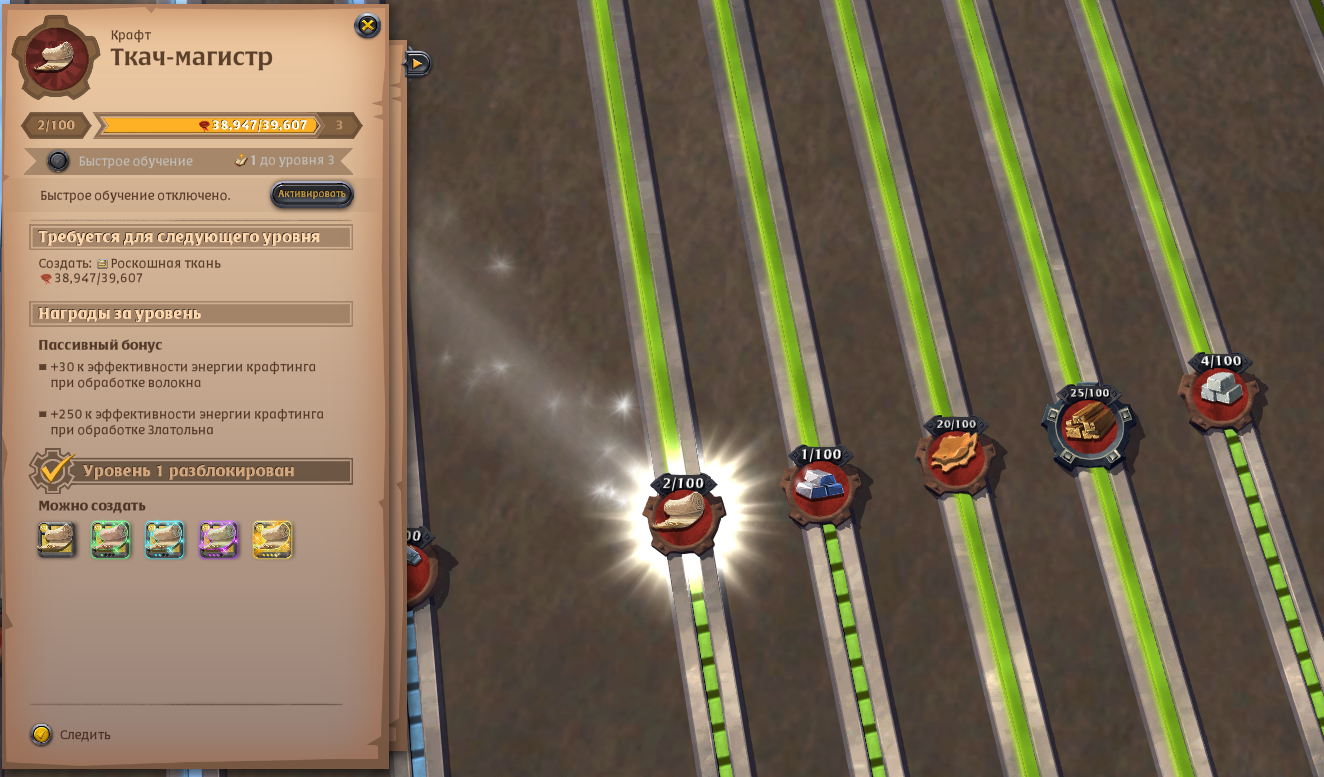This screenshot has height=777, width=1324.
Task: Choose the blue-bordered cloth craft icon
Action: point(165,540)
